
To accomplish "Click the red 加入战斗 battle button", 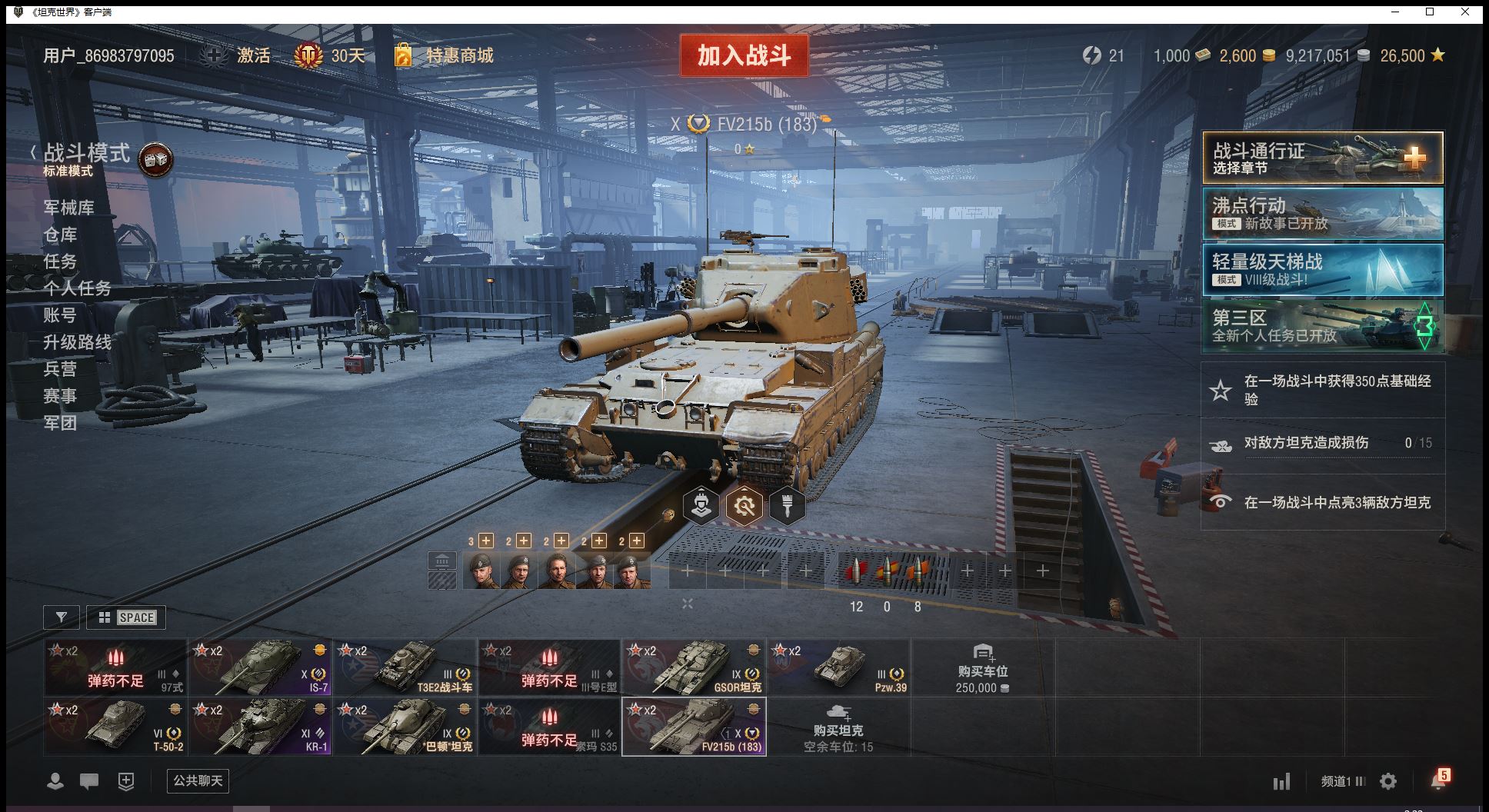I will (x=744, y=55).
